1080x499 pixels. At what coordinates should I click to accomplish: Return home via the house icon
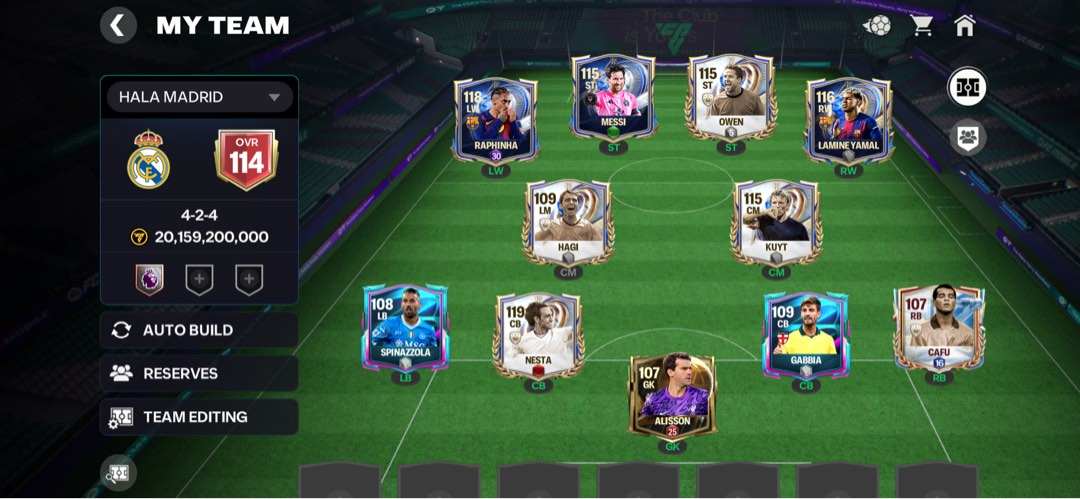[965, 26]
